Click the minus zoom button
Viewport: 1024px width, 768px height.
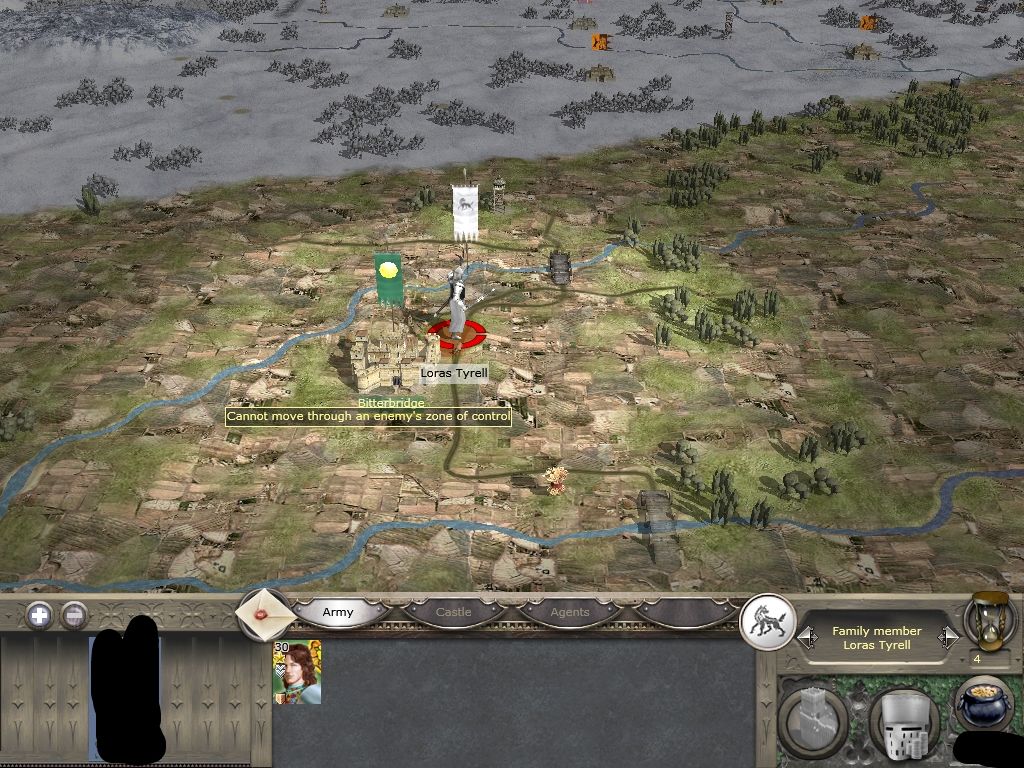(74, 615)
